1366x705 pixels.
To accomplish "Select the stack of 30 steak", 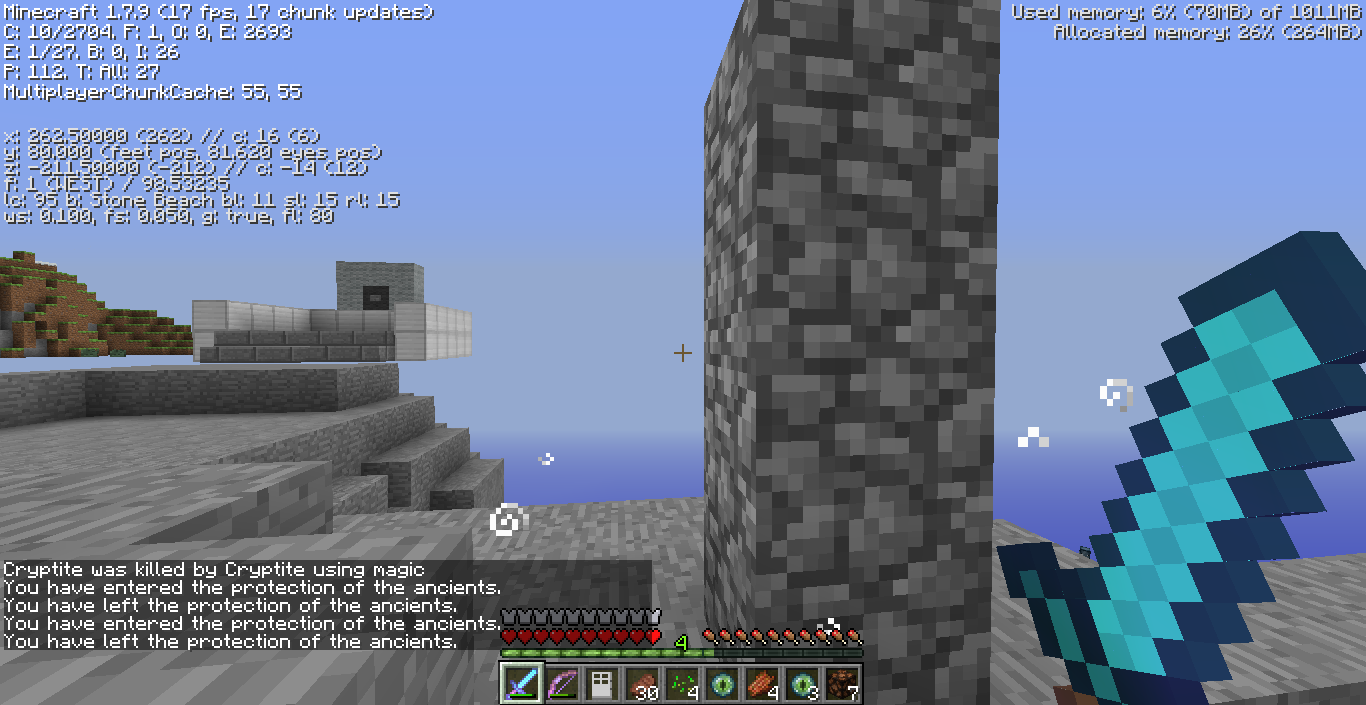I will coord(642,684).
